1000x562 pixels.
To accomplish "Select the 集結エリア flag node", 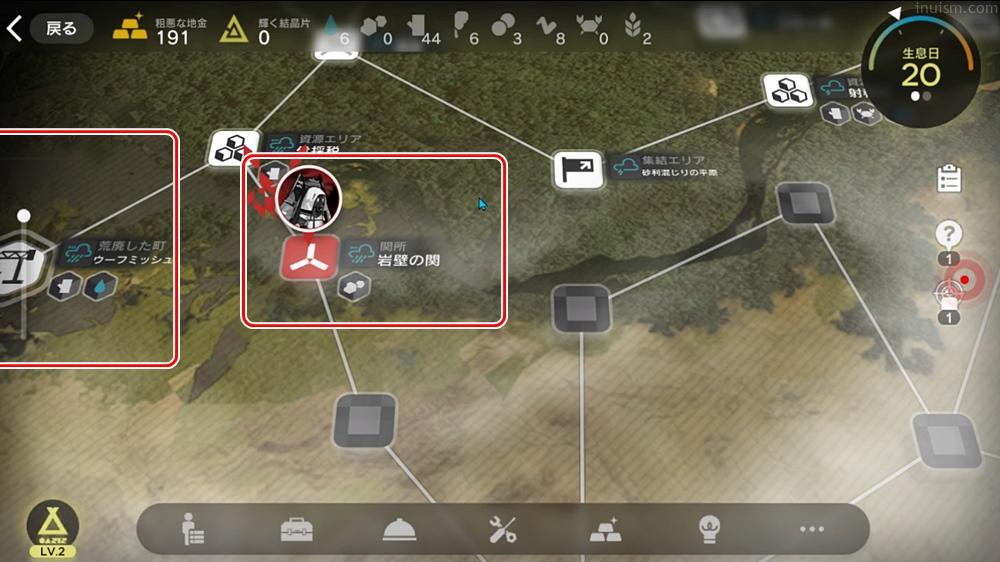I will pyautogui.click(x=578, y=169).
